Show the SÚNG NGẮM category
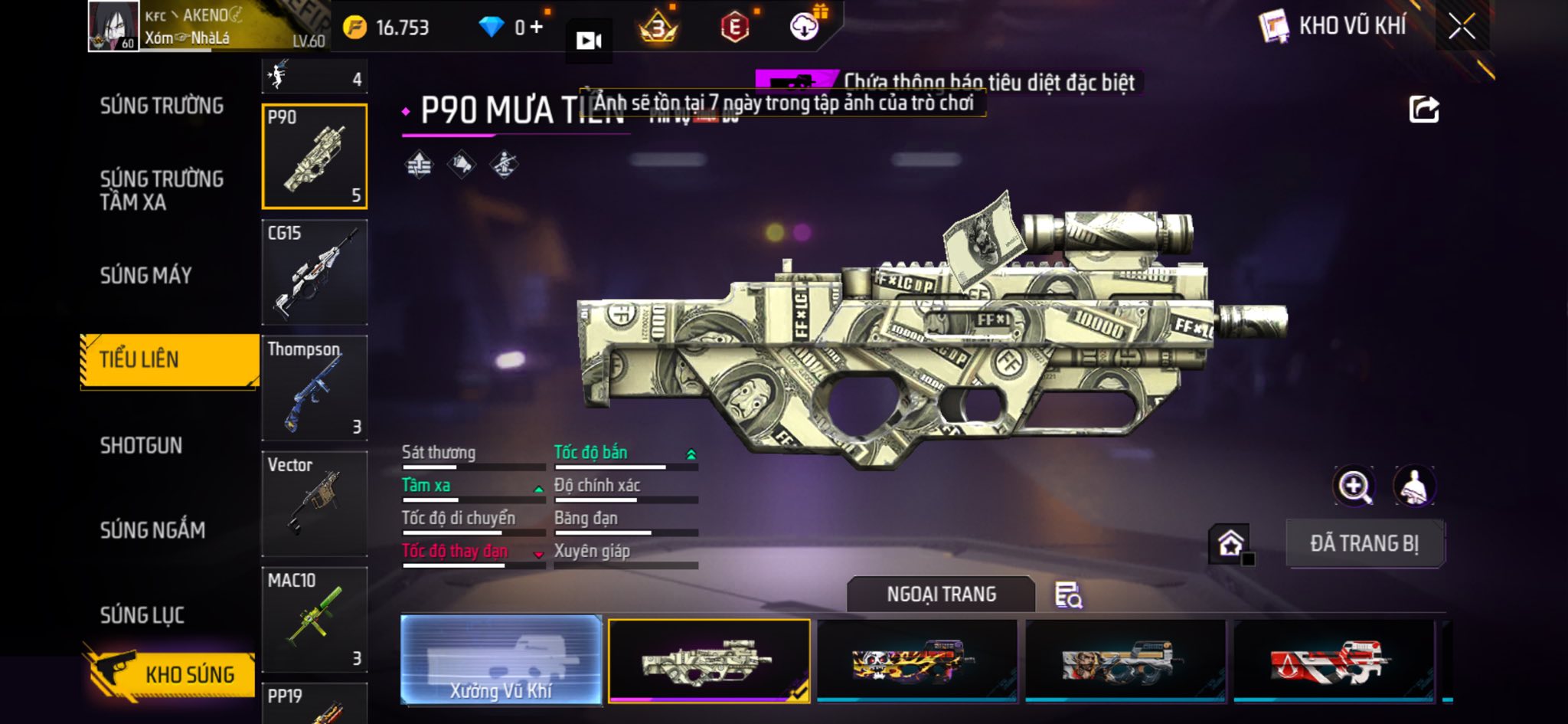The image size is (1568, 724). 152,529
